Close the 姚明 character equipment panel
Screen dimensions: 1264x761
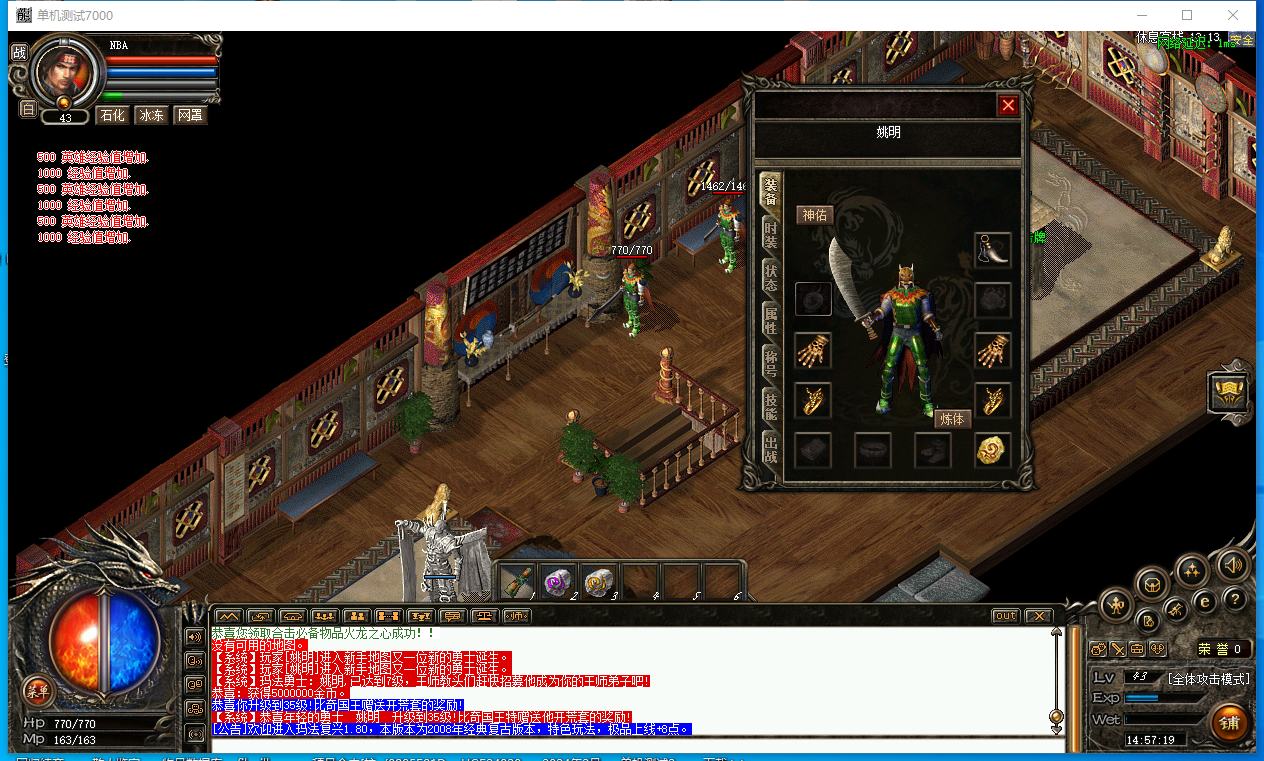1008,105
